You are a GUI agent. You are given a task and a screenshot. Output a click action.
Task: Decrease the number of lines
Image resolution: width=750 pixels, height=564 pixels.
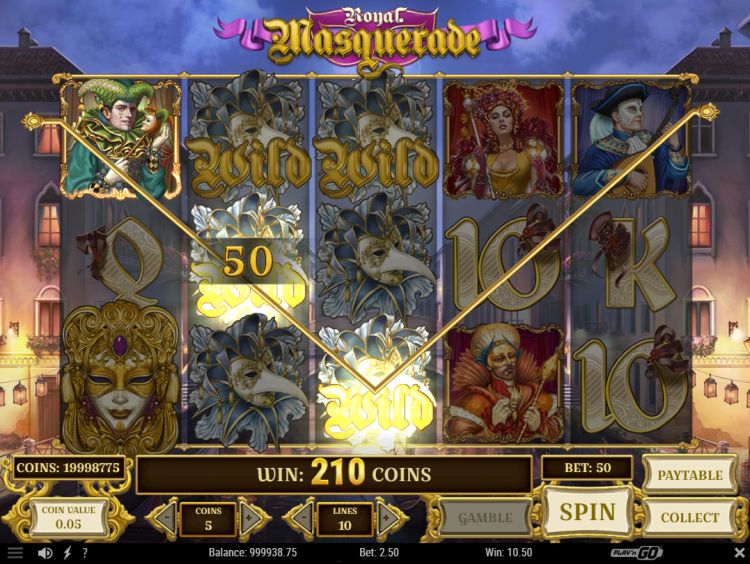301,518
